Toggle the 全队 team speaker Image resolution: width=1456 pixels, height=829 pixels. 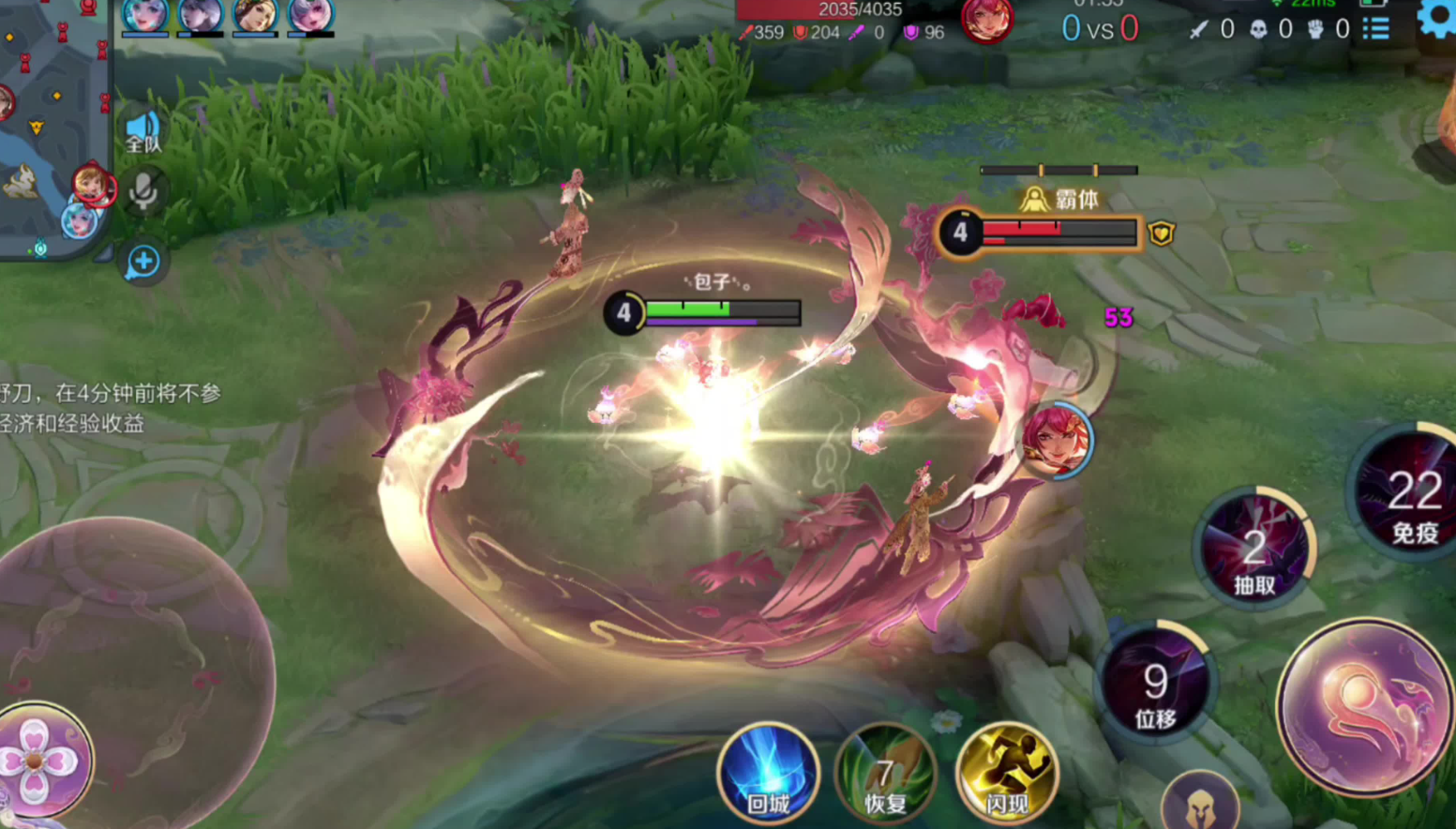click(143, 132)
